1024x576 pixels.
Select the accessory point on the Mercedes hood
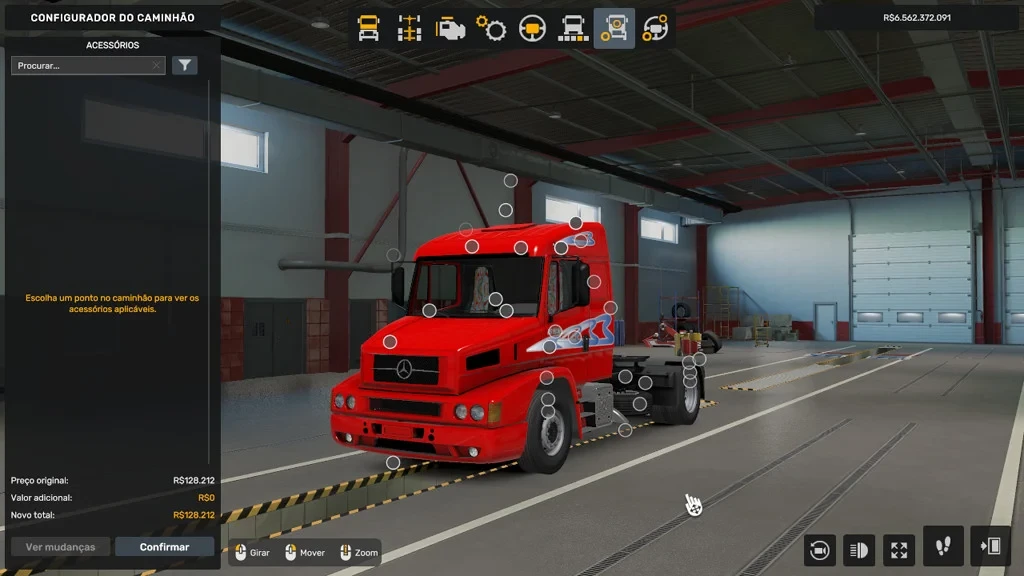click(x=390, y=342)
